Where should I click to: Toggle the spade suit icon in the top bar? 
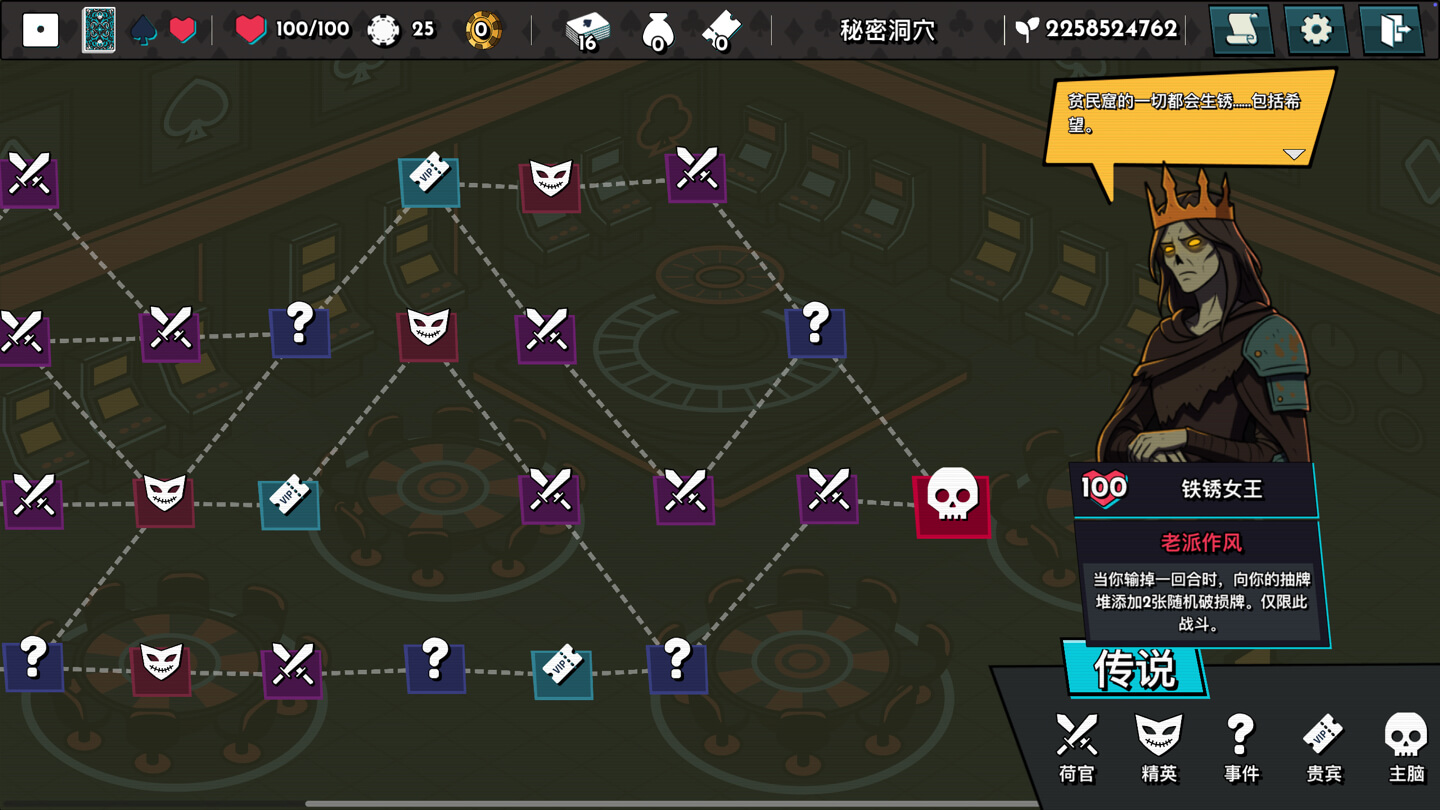[x=142, y=28]
